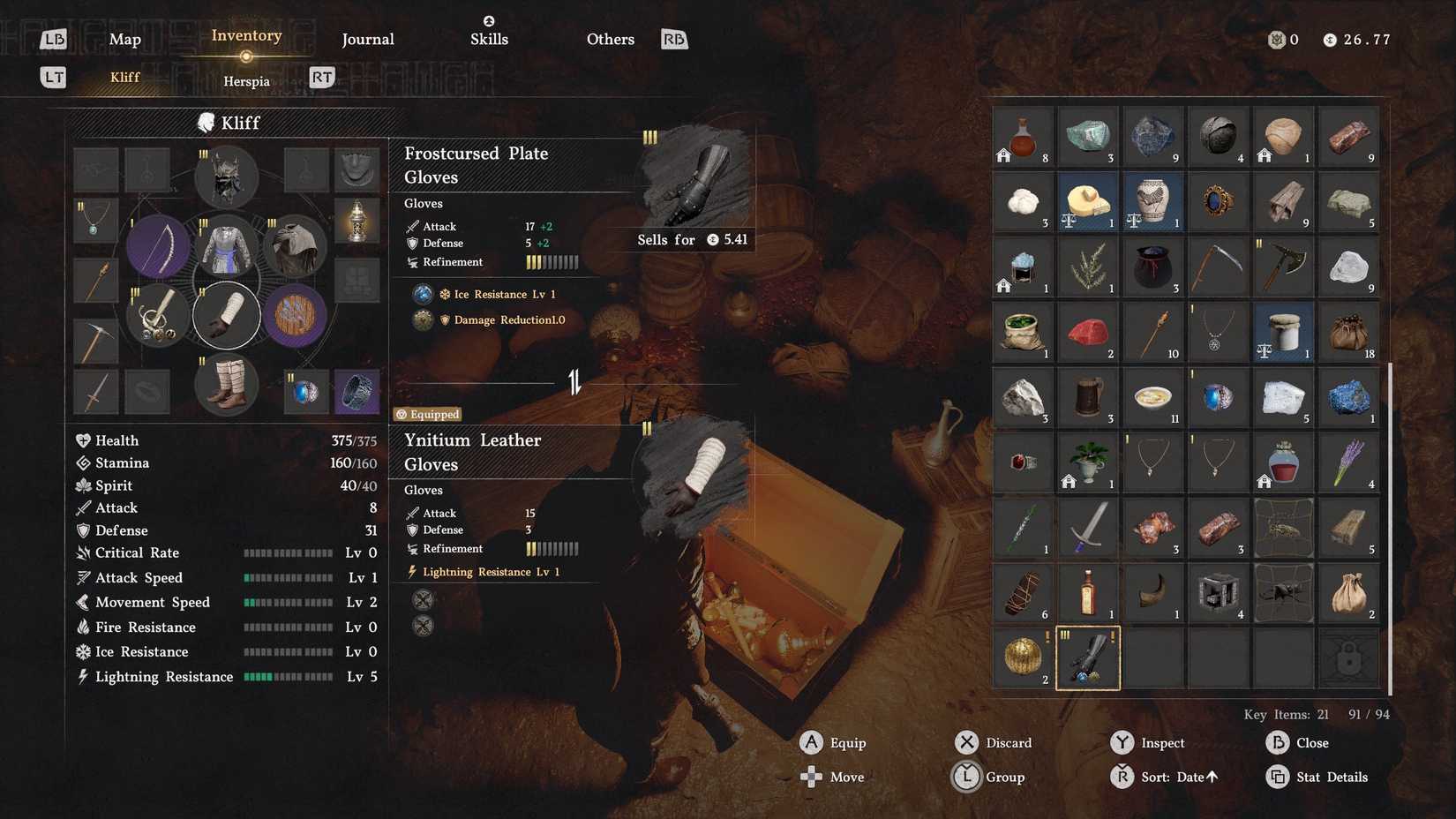Select the sword icon in the inventory grid
The width and height of the screenshot is (1456, 819).
1087,528
